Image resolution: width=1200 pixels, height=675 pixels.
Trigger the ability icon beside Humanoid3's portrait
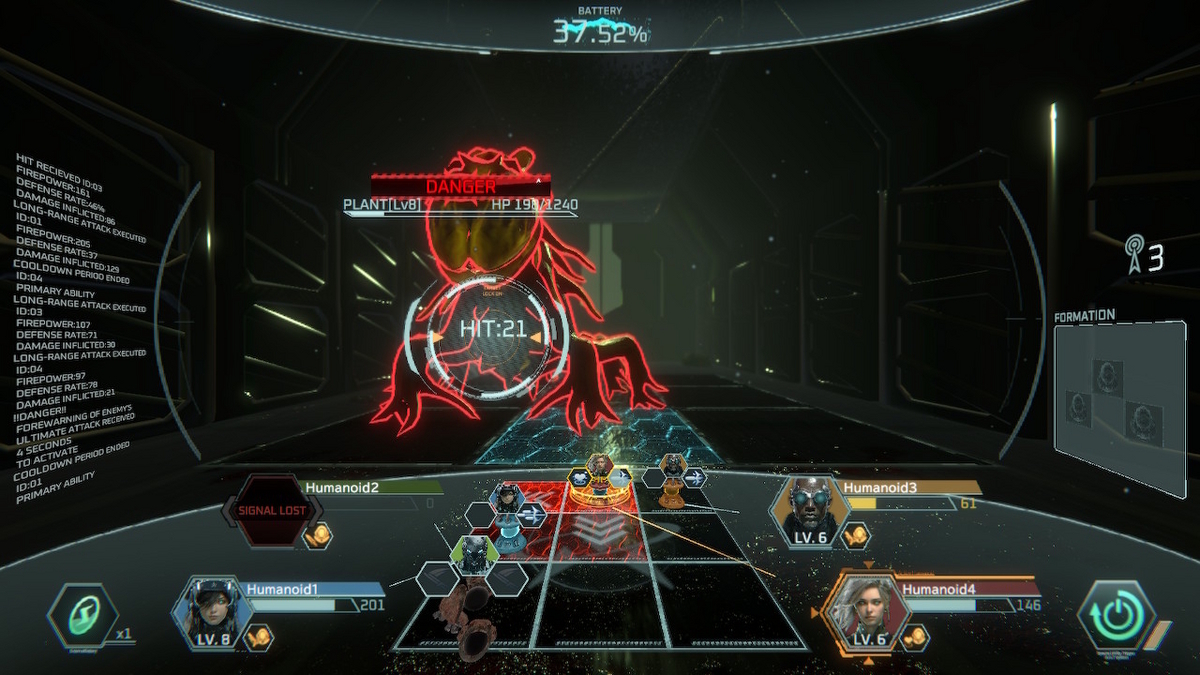tap(857, 536)
